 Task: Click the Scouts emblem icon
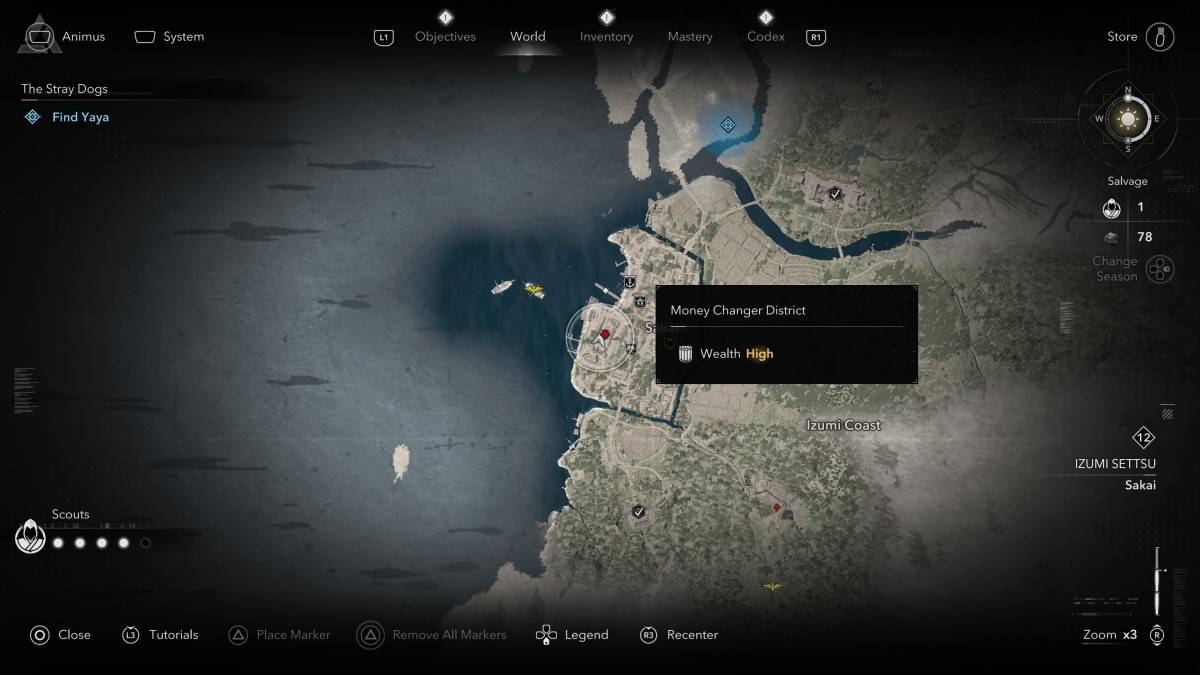(31, 538)
